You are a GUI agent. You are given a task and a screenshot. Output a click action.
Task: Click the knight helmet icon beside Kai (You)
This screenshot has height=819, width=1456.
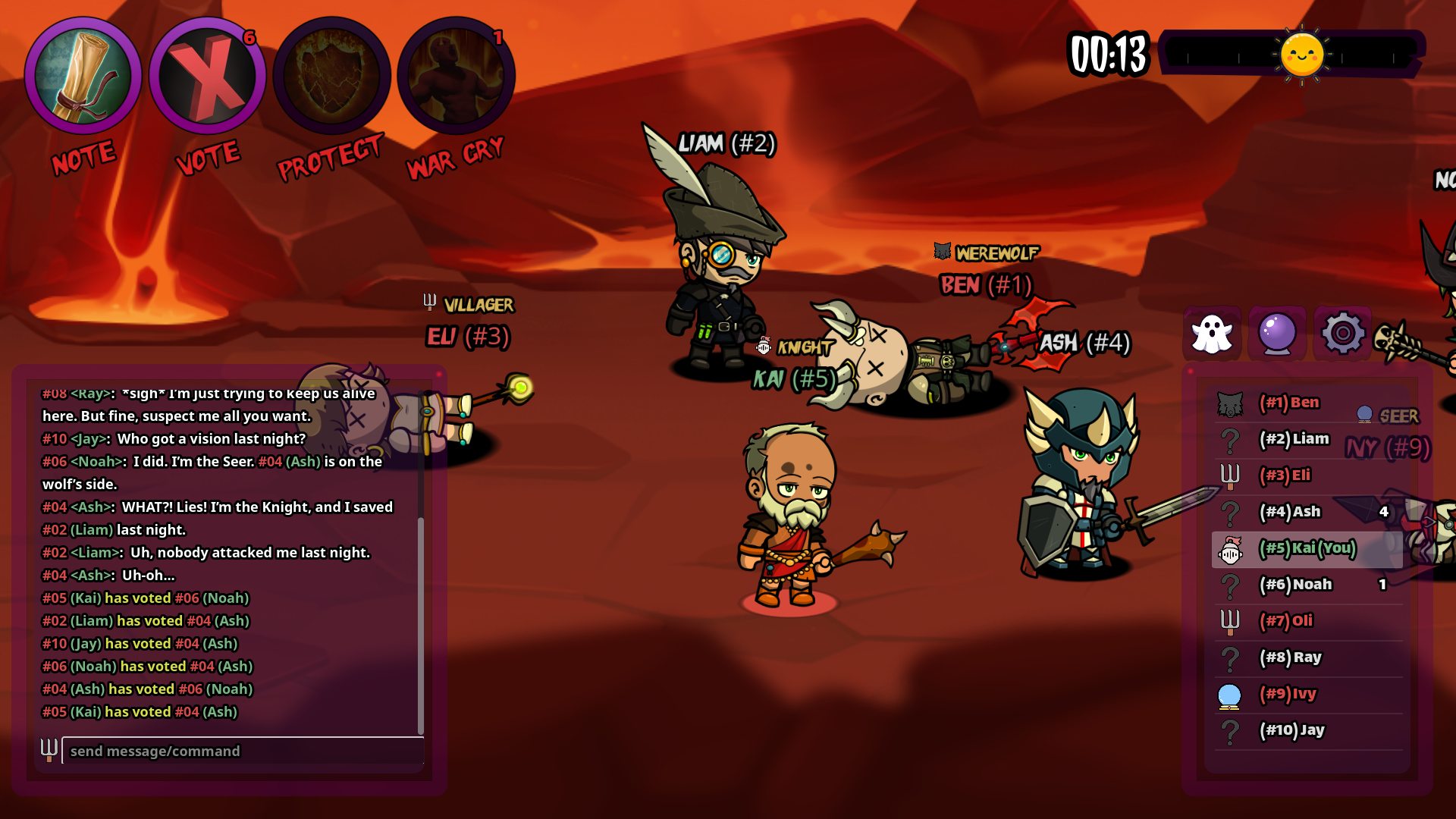[x=1230, y=548]
